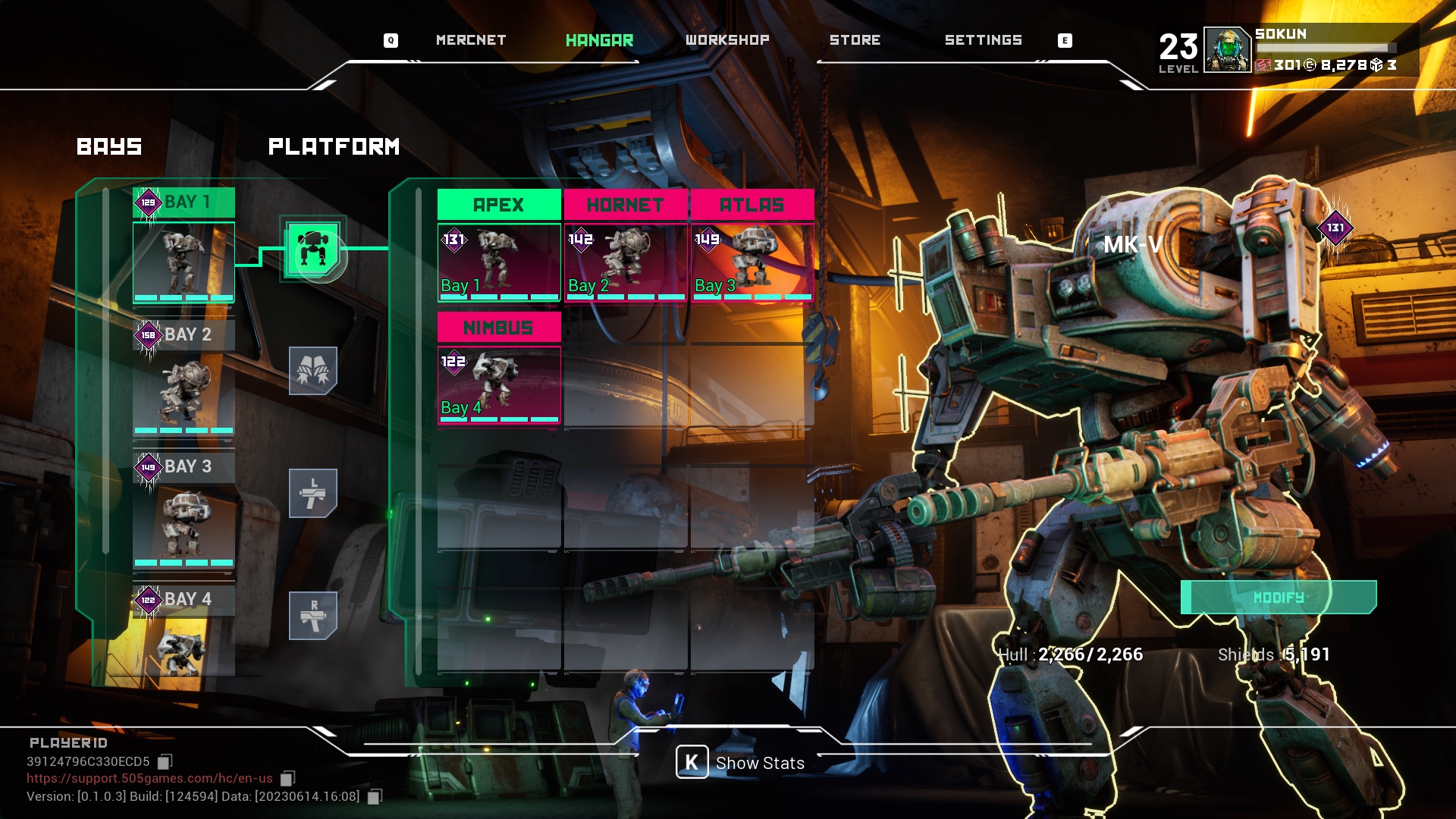
Task: Copy the player ID to clipboard
Action: click(165, 761)
